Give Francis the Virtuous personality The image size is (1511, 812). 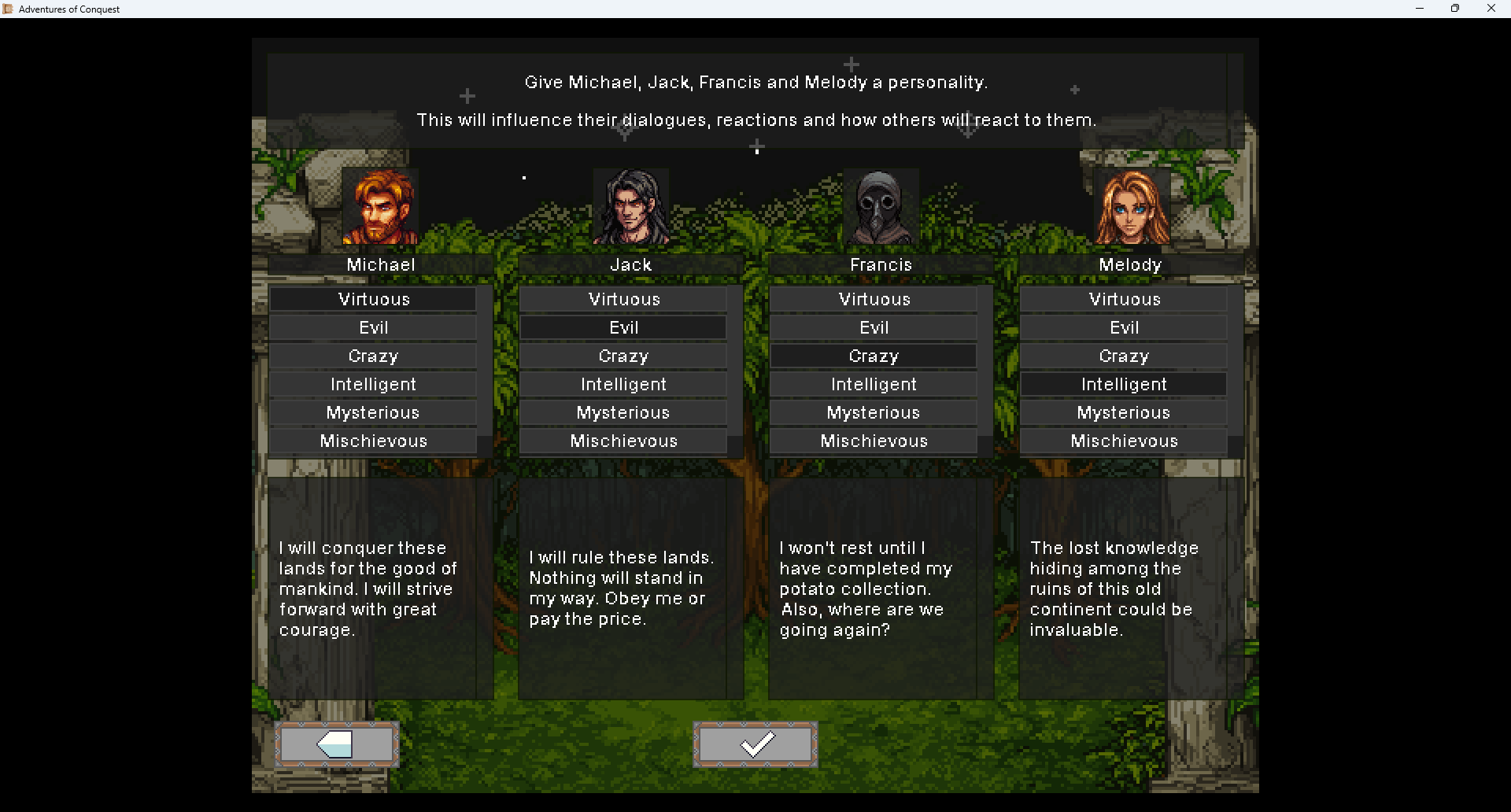coord(874,299)
